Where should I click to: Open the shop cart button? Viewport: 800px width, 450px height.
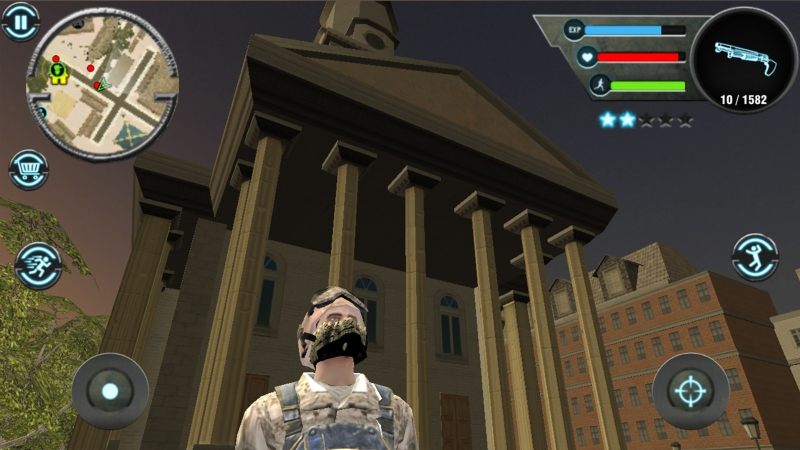29,170
